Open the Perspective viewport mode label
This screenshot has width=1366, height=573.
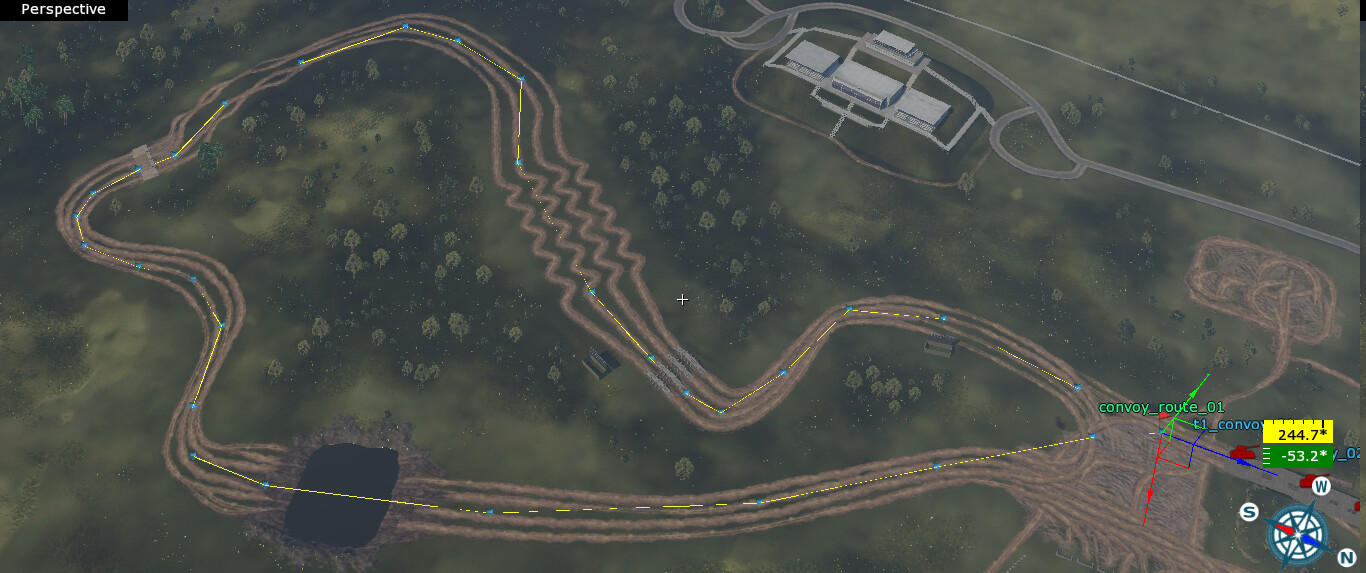(x=63, y=10)
